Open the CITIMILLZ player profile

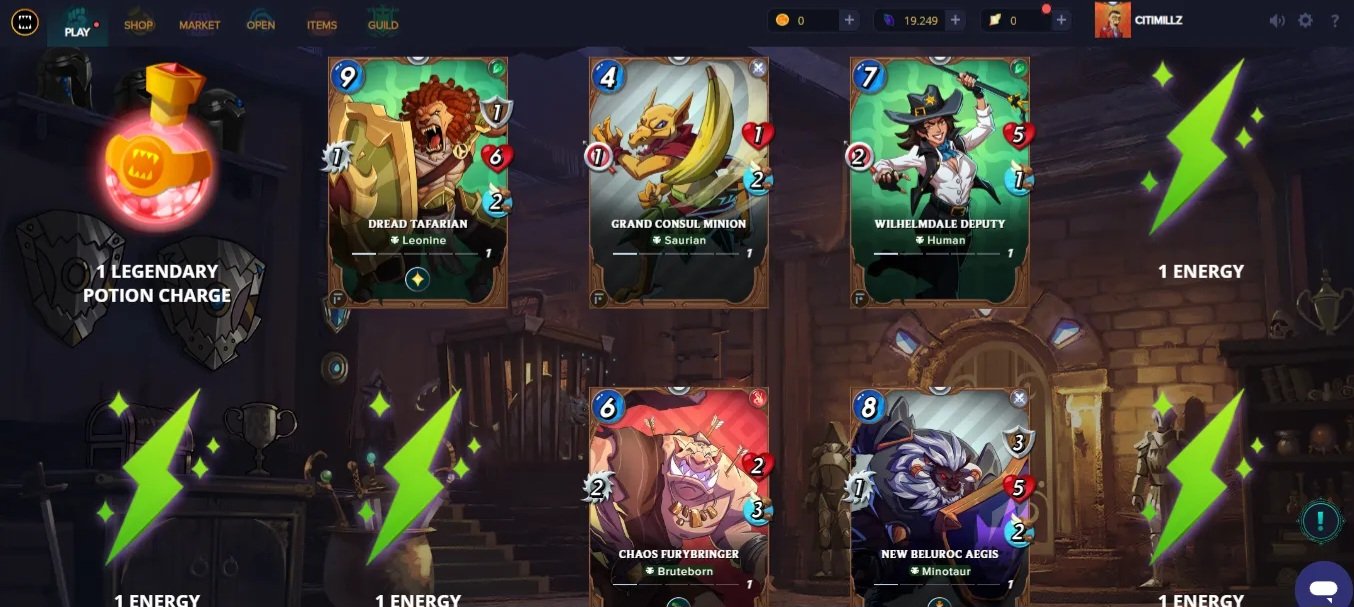[1140, 20]
